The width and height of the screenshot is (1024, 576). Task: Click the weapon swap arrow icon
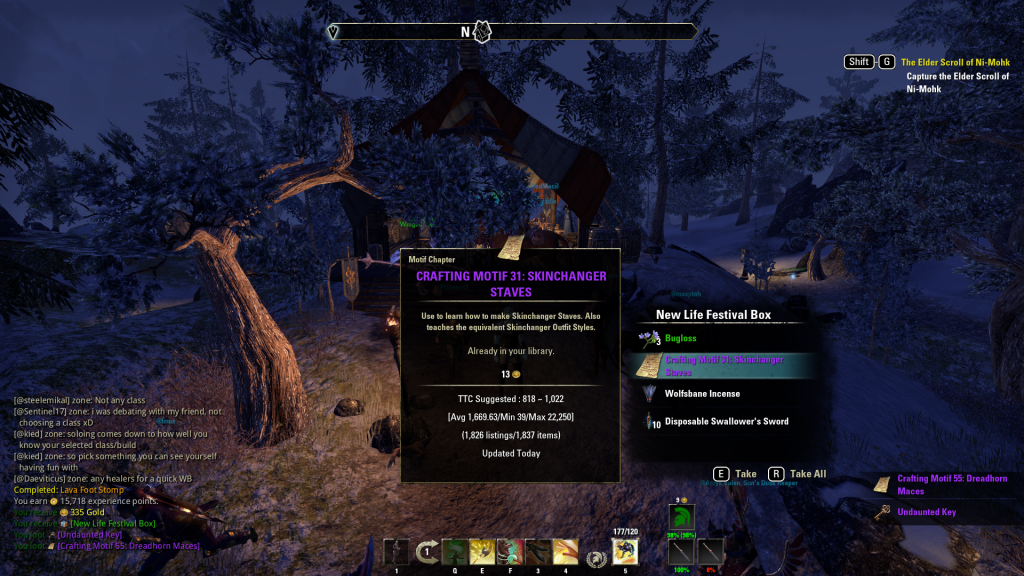427,552
